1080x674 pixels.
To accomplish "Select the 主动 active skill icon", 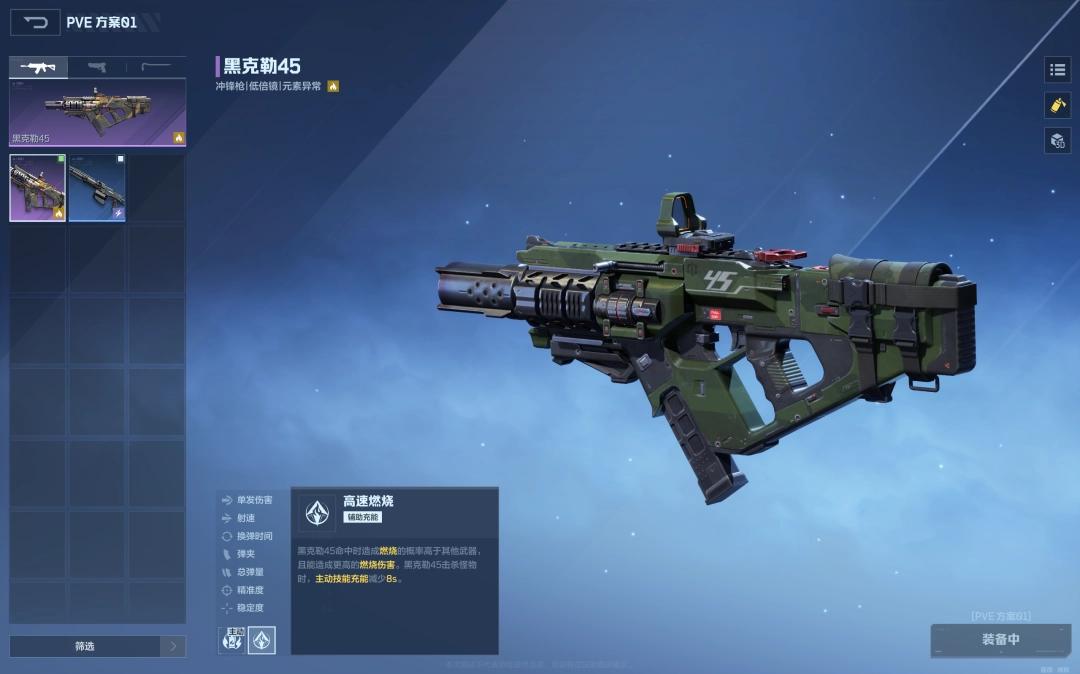I will click(232, 640).
